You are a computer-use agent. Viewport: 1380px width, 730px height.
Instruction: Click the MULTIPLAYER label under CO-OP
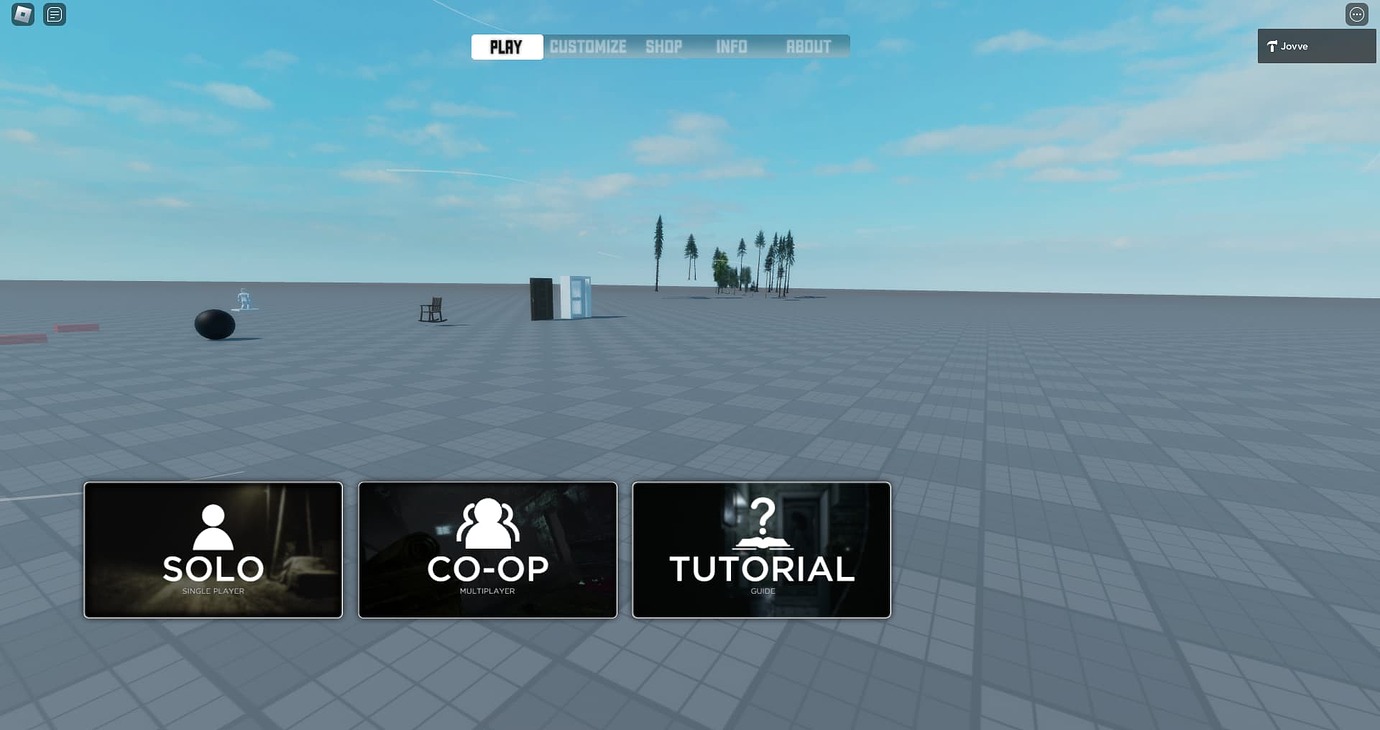click(487, 590)
